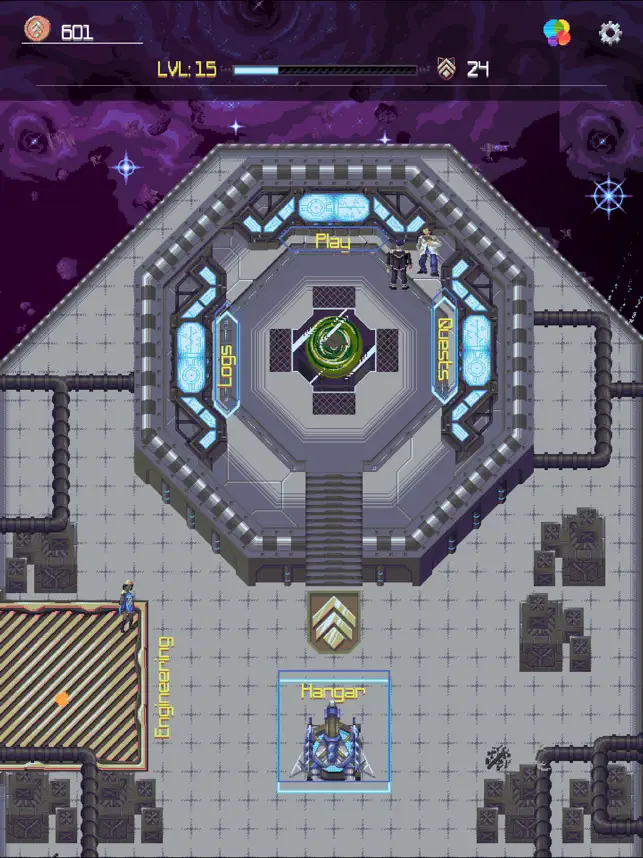Open the settings gear icon
This screenshot has height=858, width=643.
(610, 33)
